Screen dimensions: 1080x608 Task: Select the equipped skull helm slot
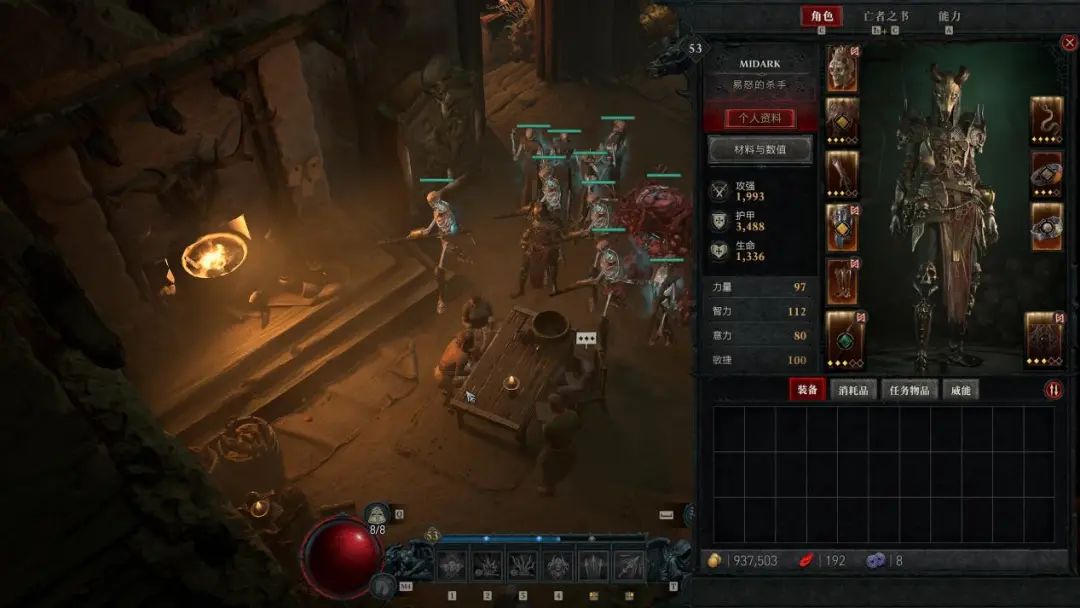842,68
